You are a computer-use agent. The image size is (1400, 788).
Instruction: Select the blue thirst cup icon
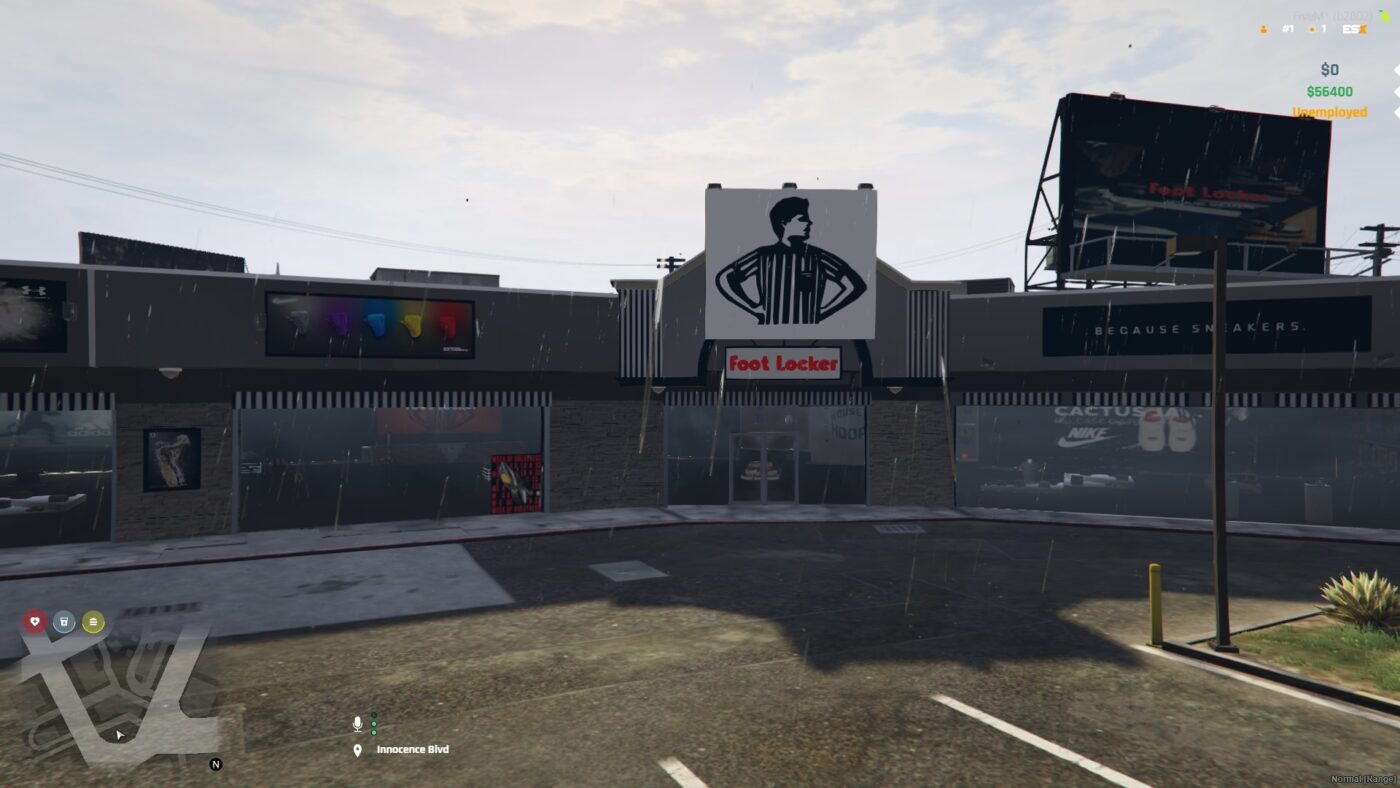(64, 621)
